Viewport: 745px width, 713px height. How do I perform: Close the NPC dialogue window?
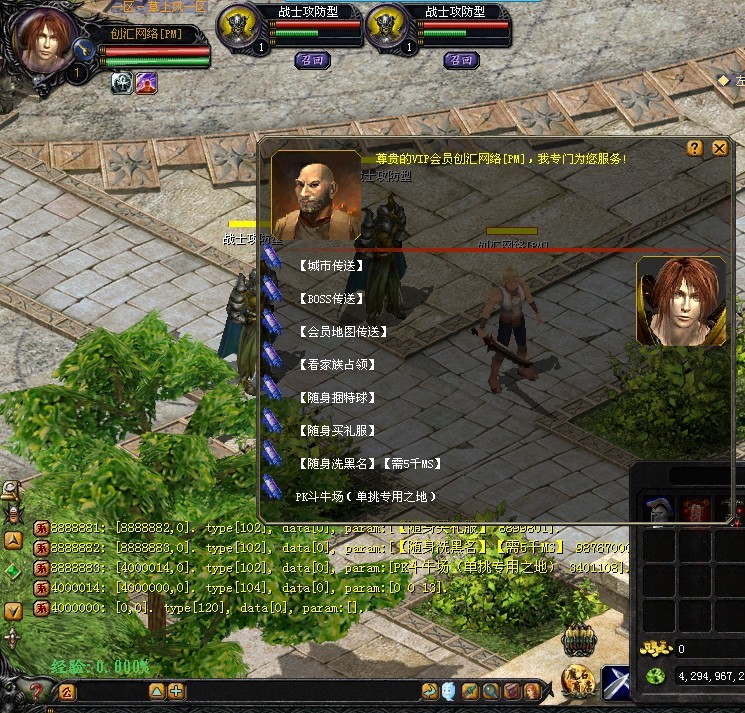(x=719, y=148)
